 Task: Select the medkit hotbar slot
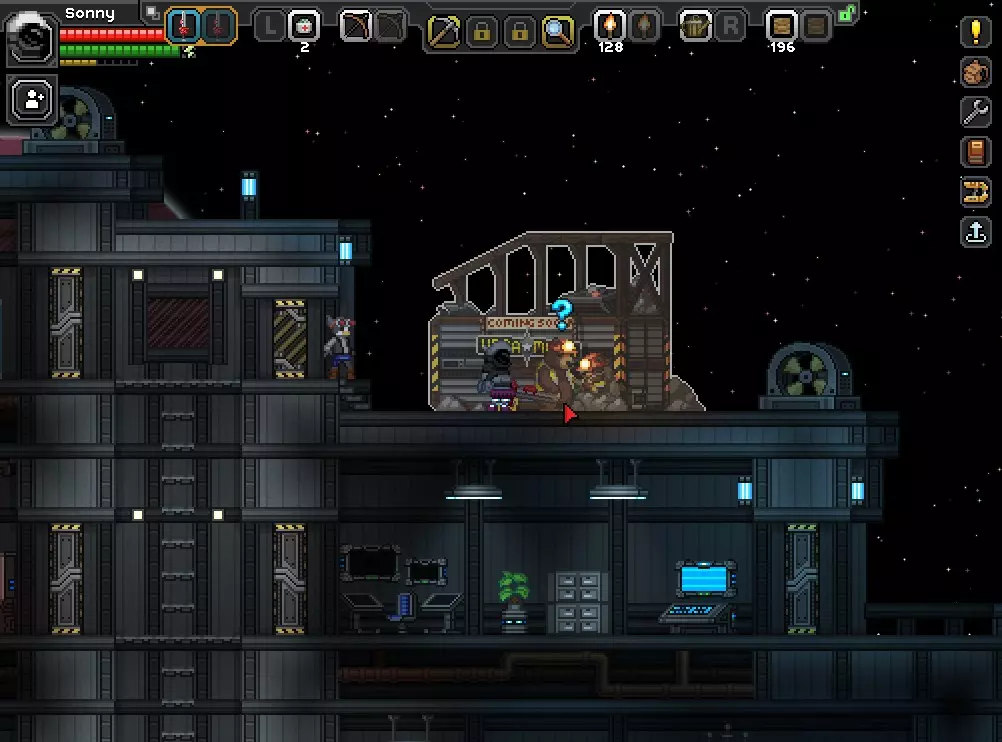coord(304,26)
